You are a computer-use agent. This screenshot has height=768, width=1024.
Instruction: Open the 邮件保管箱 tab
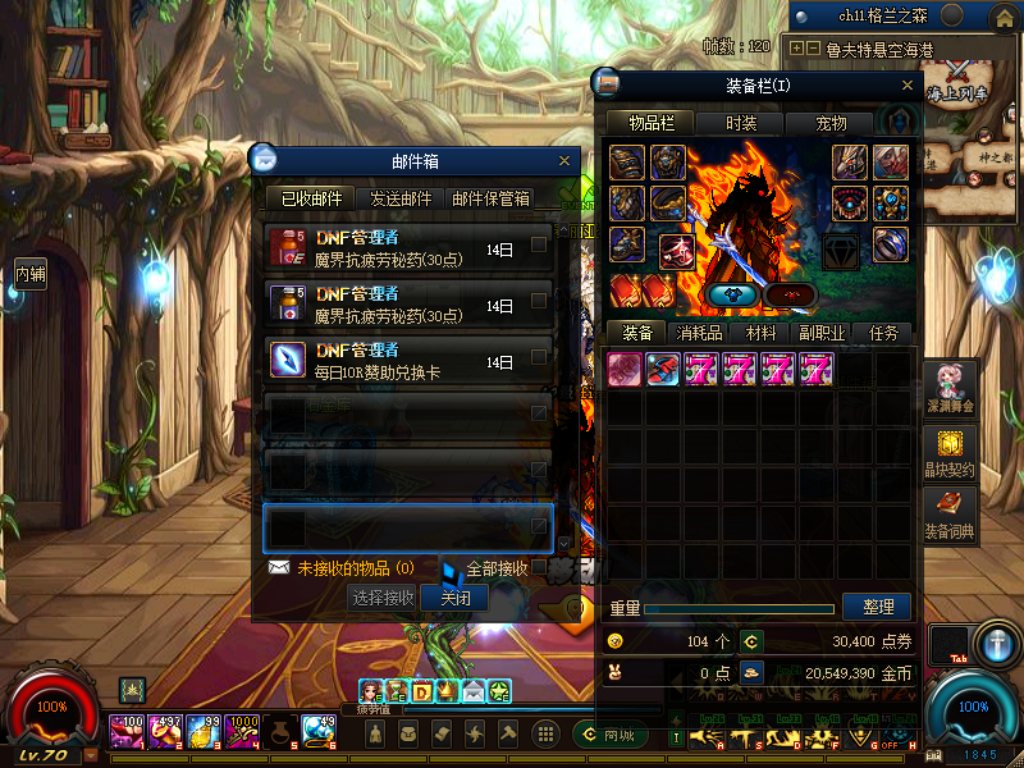[x=491, y=199]
